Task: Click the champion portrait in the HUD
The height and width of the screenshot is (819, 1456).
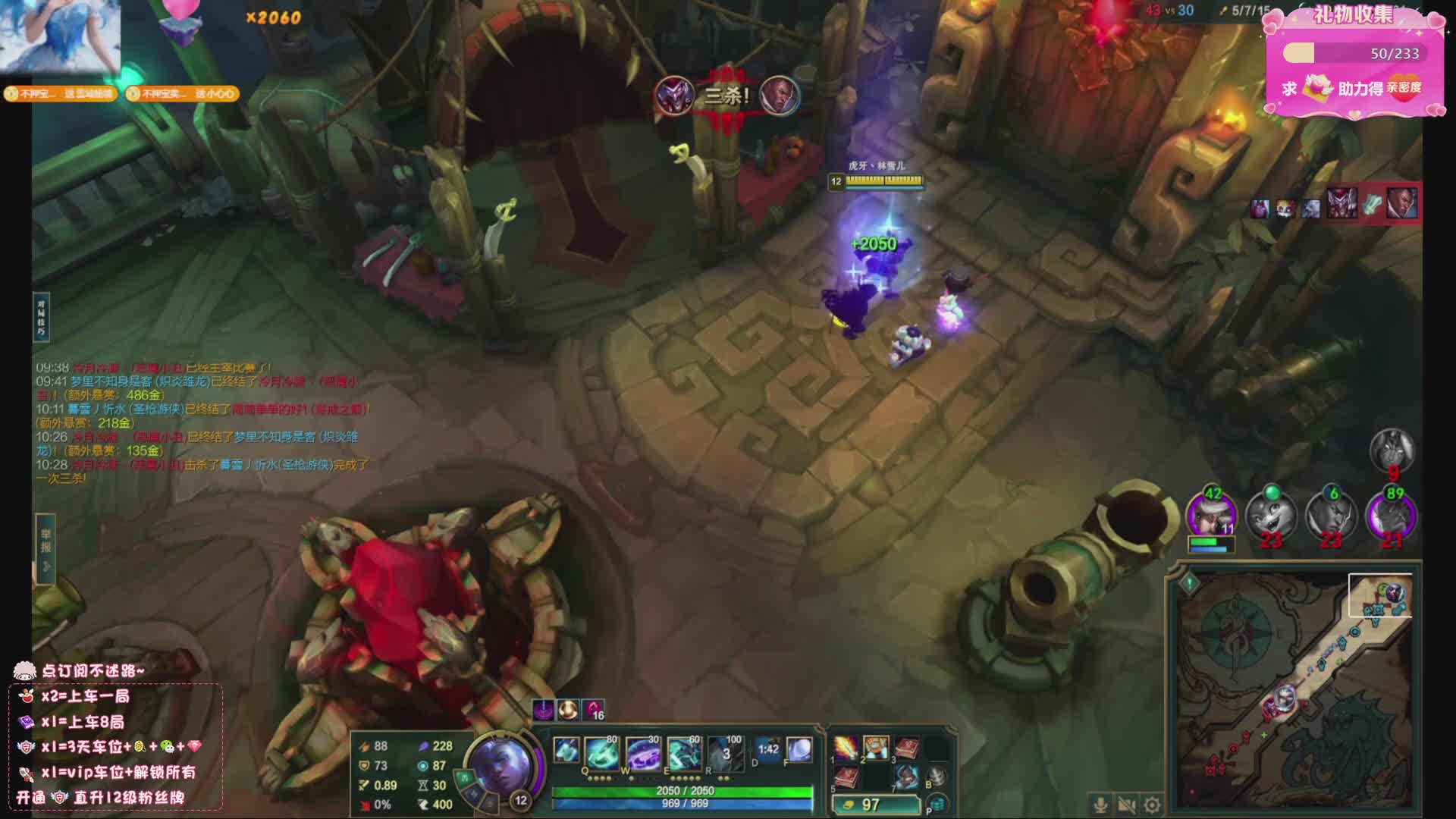Action: click(x=502, y=764)
